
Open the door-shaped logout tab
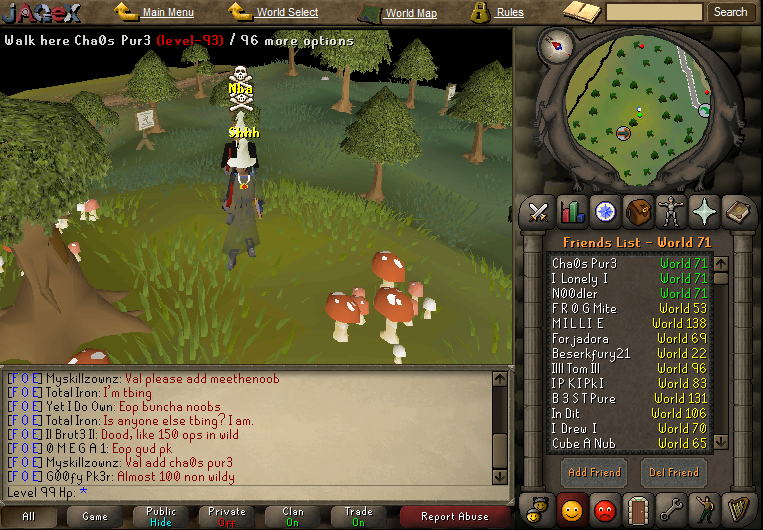coord(638,508)
